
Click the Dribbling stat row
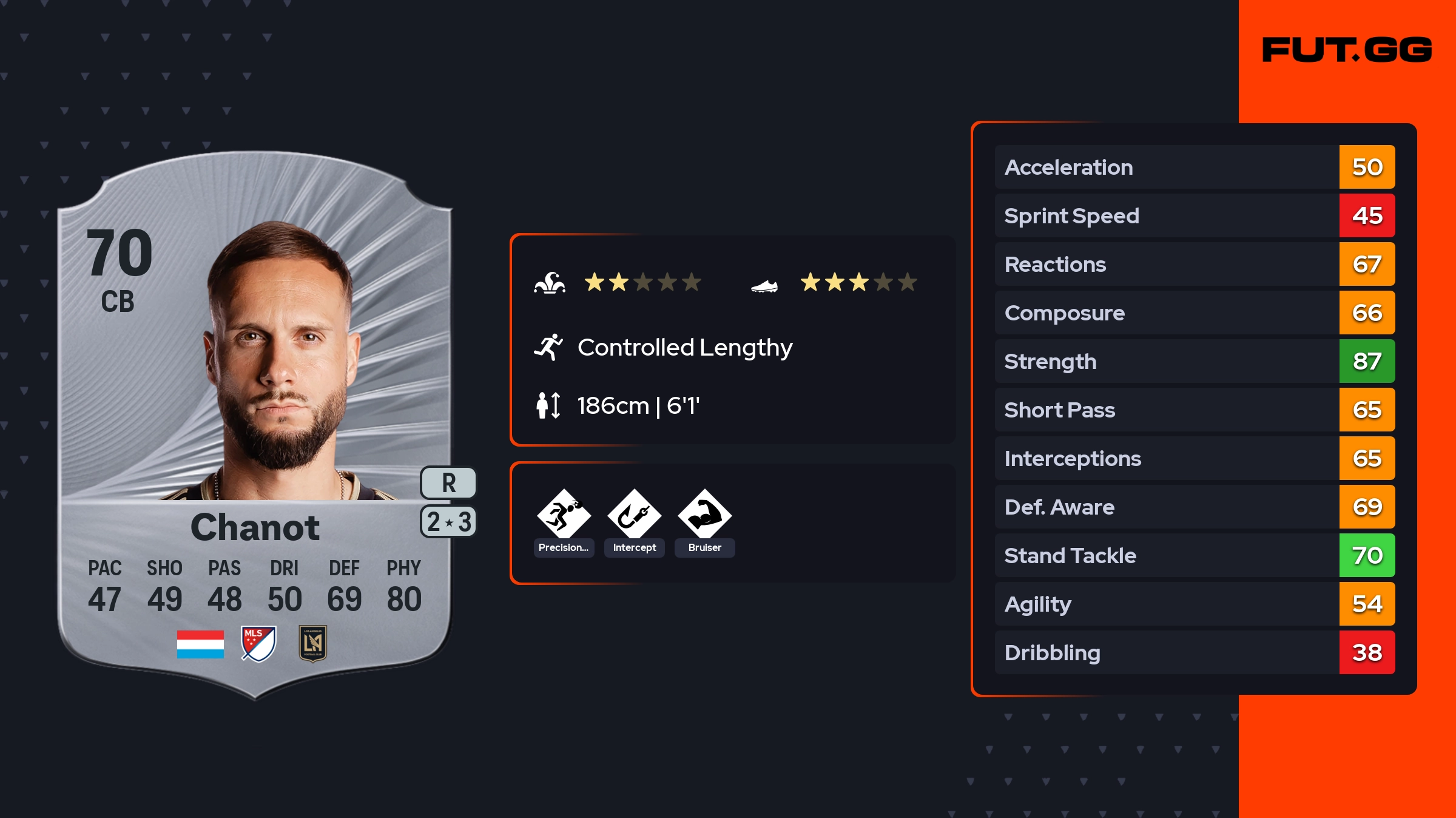click(x=1194, y=652)
